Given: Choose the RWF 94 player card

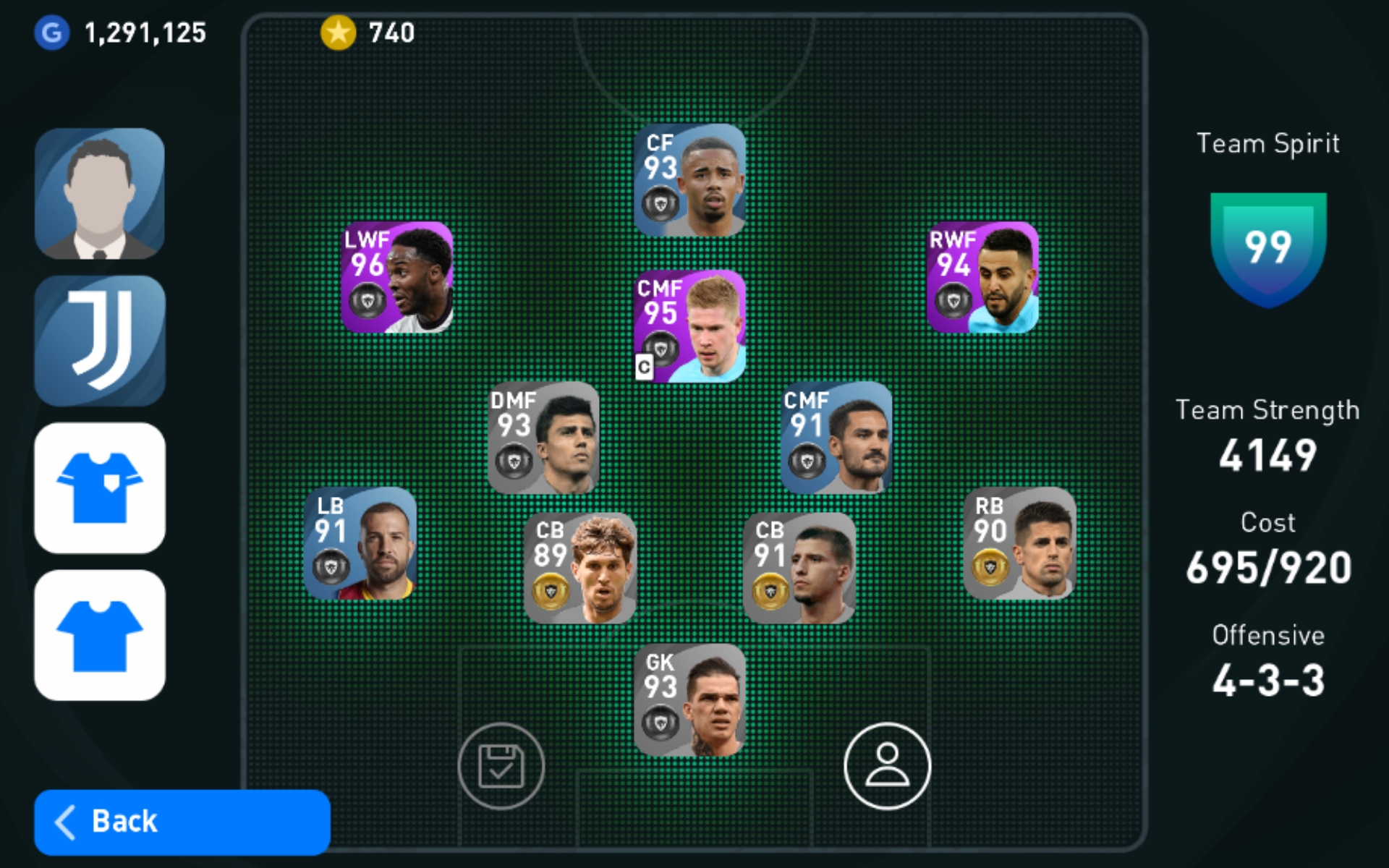Looking at the screenshot, I should pos(982,278).
